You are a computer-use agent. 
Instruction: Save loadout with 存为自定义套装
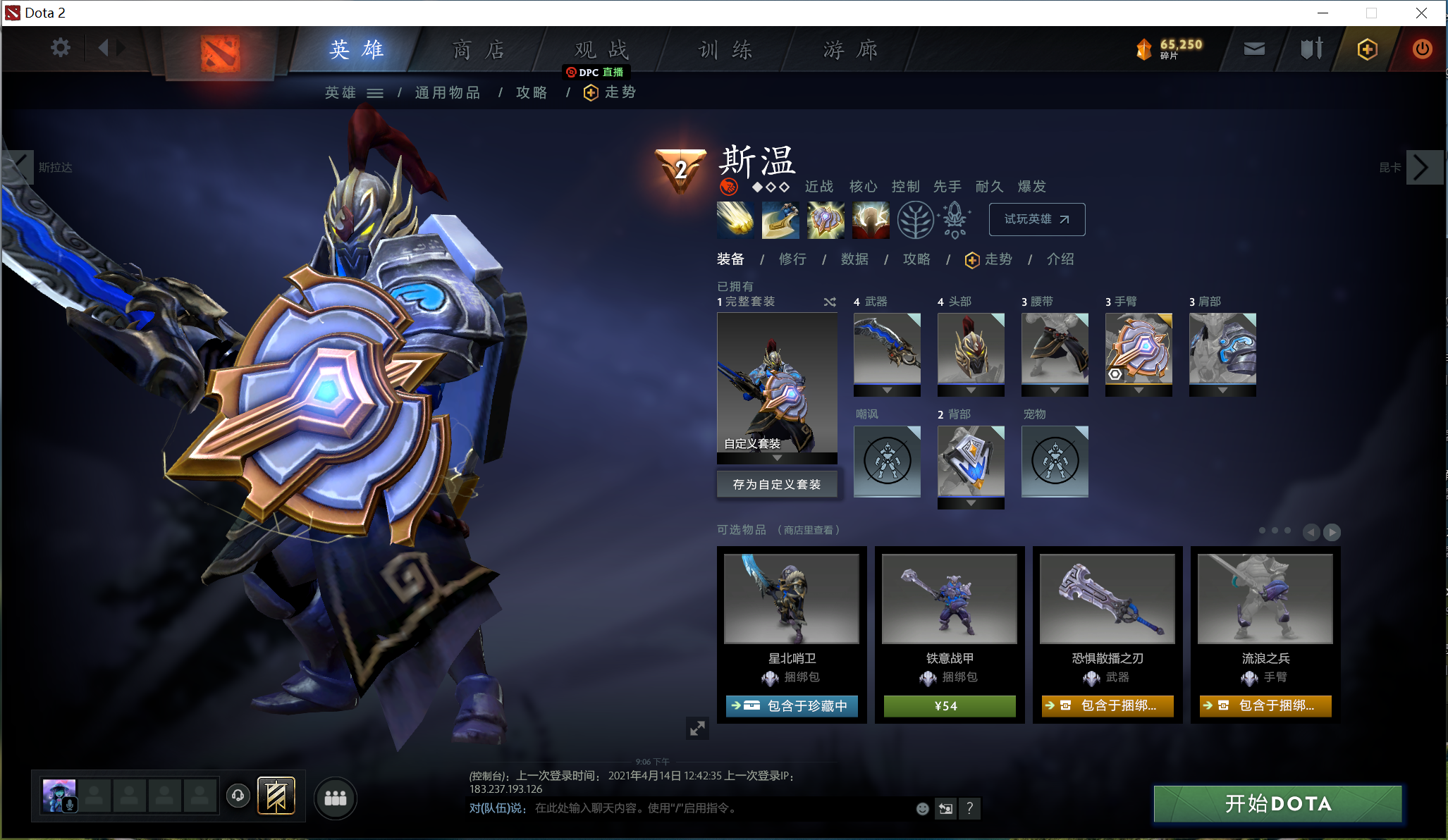click(x=777, y=484)
